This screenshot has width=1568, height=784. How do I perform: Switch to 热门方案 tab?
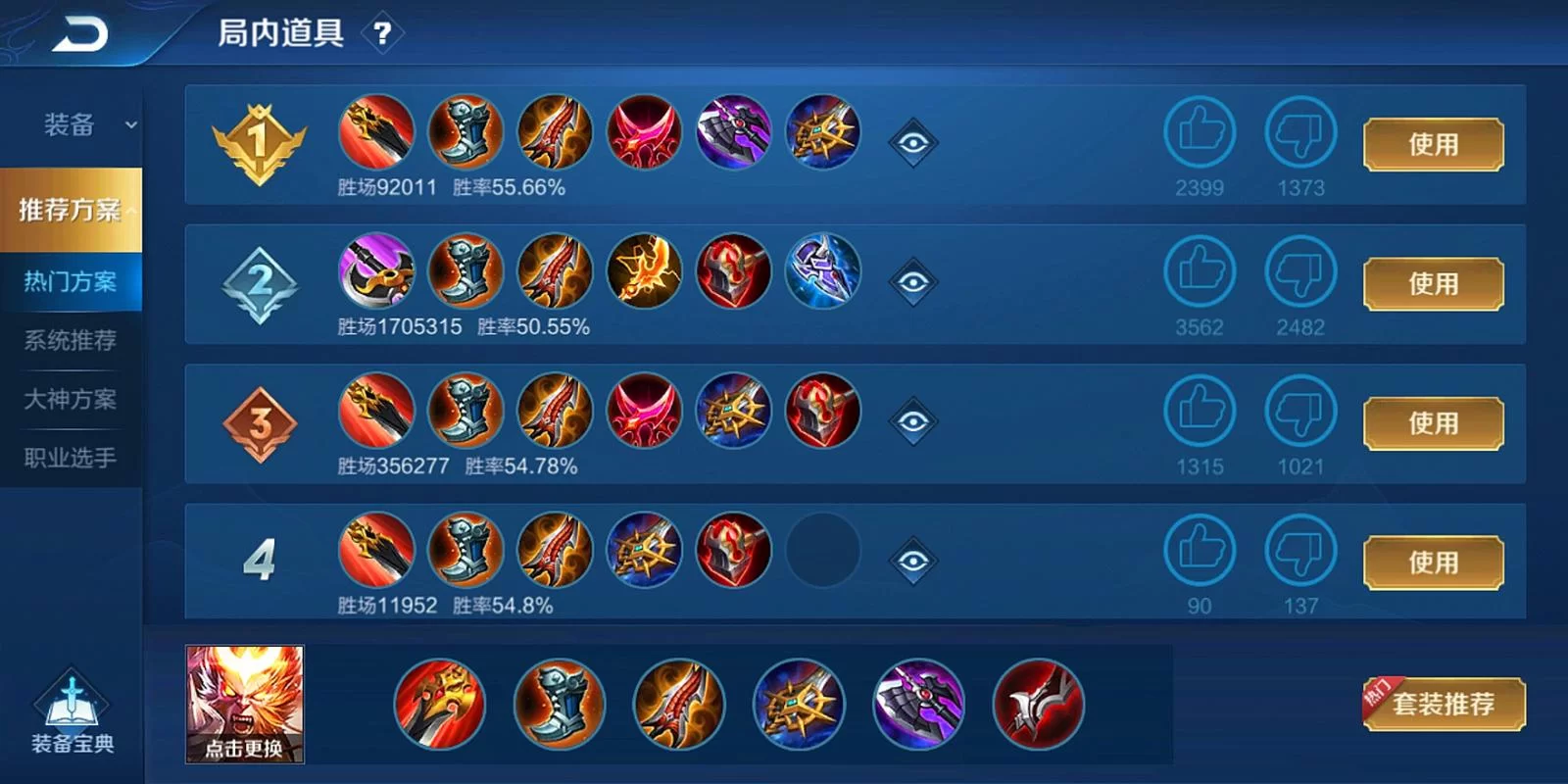(71, 282)
